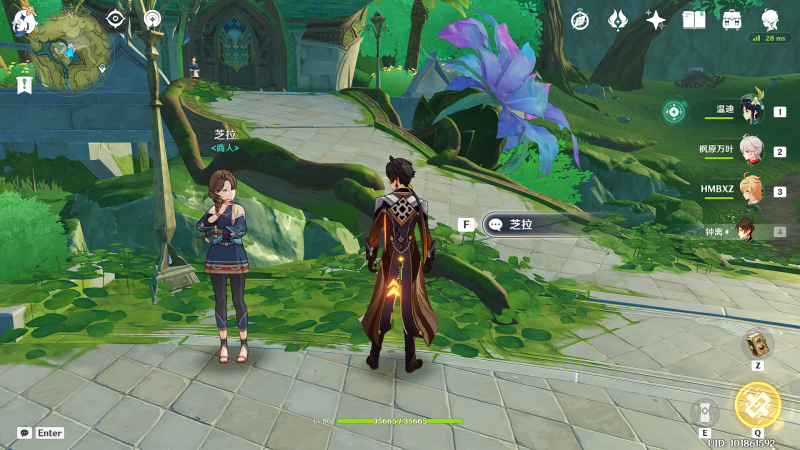Open the backpack inventory
Image resolution: width=800 pixels, height=450 pixels.
coord(732,19)
